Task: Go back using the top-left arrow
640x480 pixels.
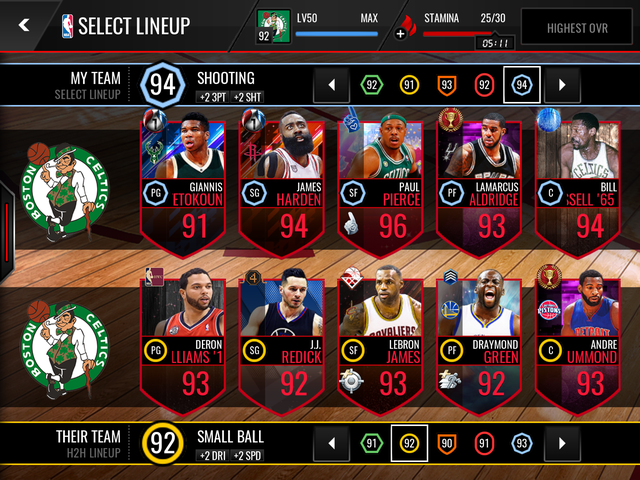Action: coord(24,26)
